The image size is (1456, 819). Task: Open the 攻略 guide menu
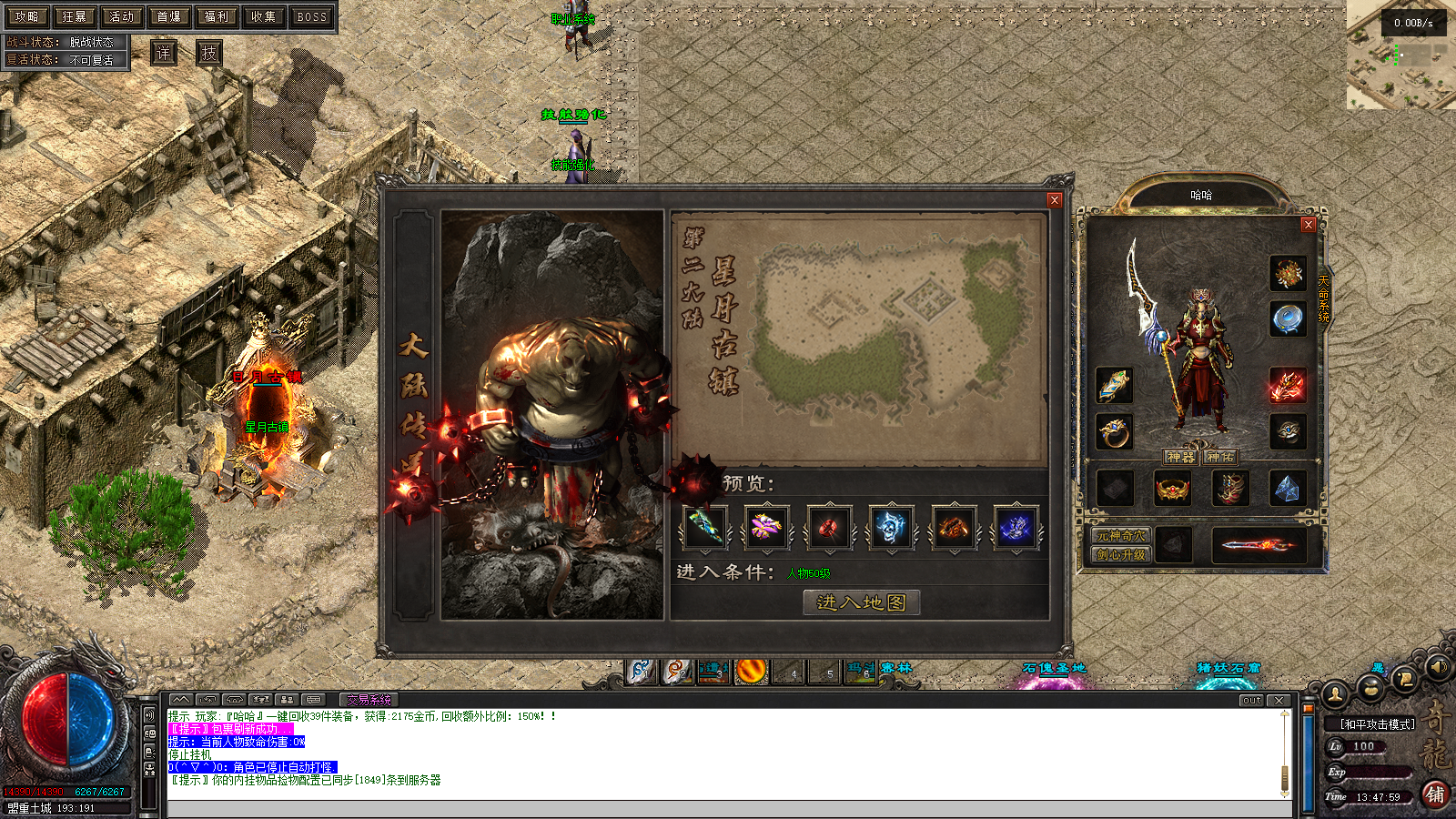26,16
